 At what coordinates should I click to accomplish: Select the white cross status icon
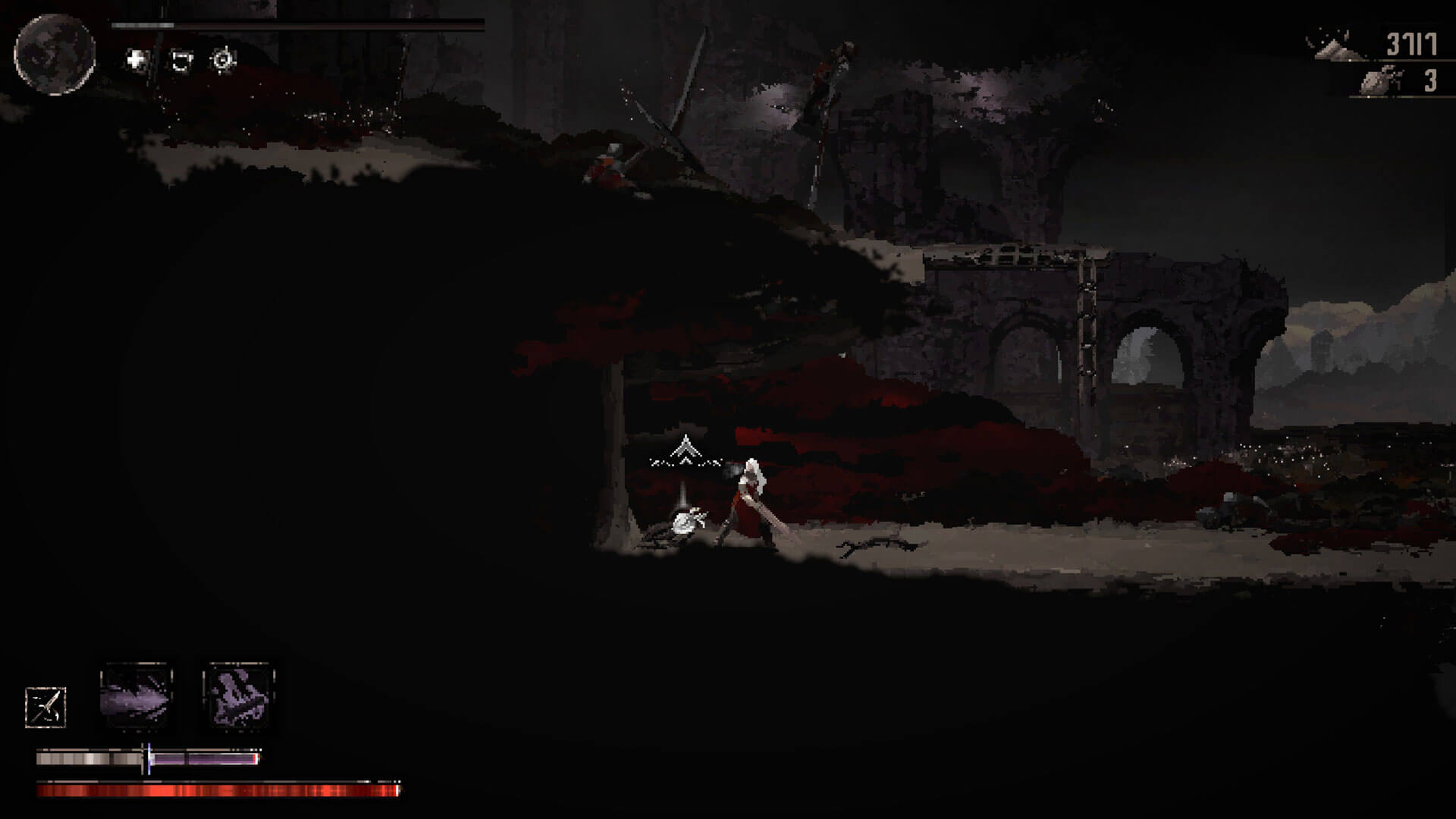point(136,60)
